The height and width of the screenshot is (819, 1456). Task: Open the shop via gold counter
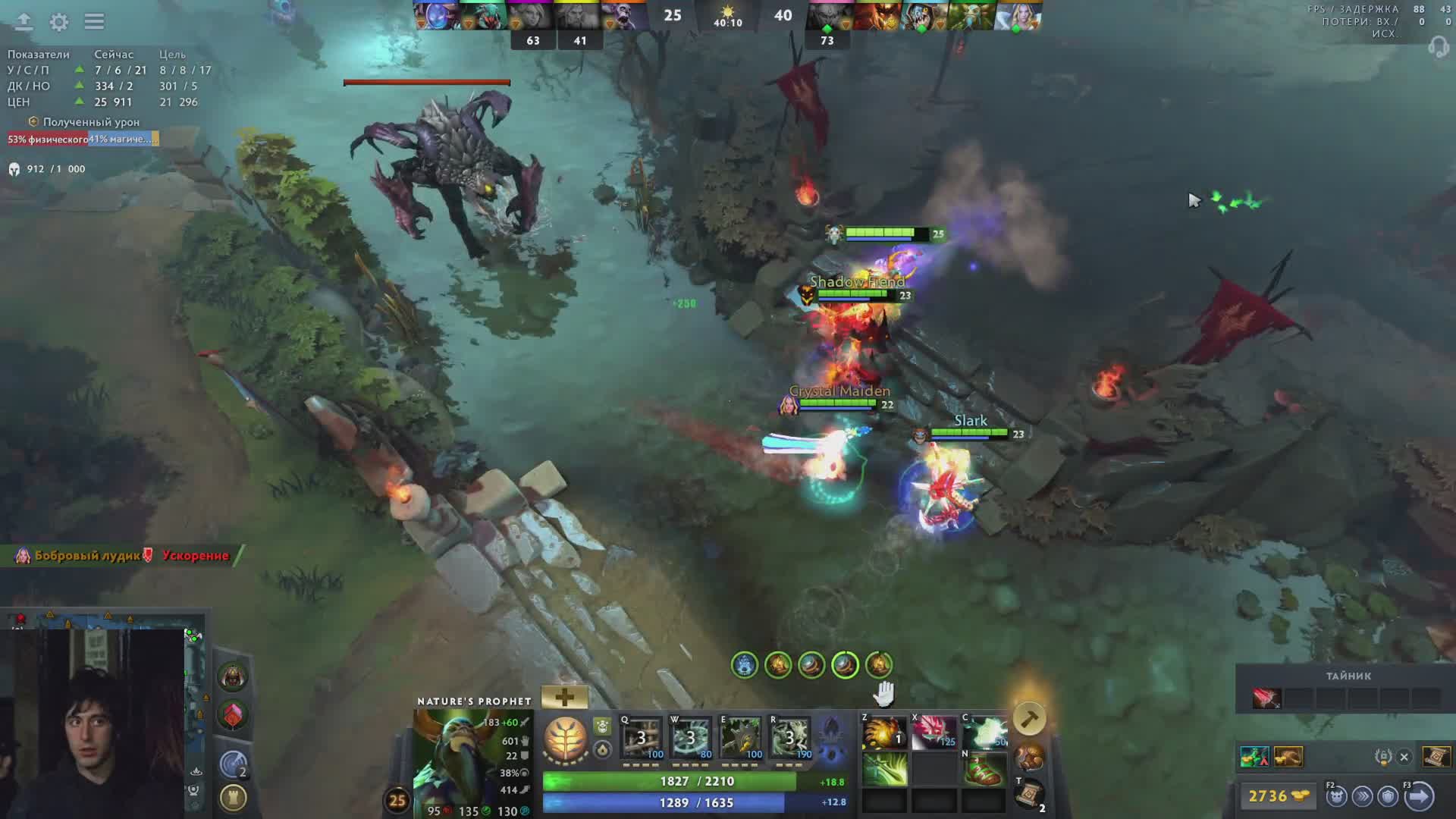pyautogui.click(x=1278, y=795)
